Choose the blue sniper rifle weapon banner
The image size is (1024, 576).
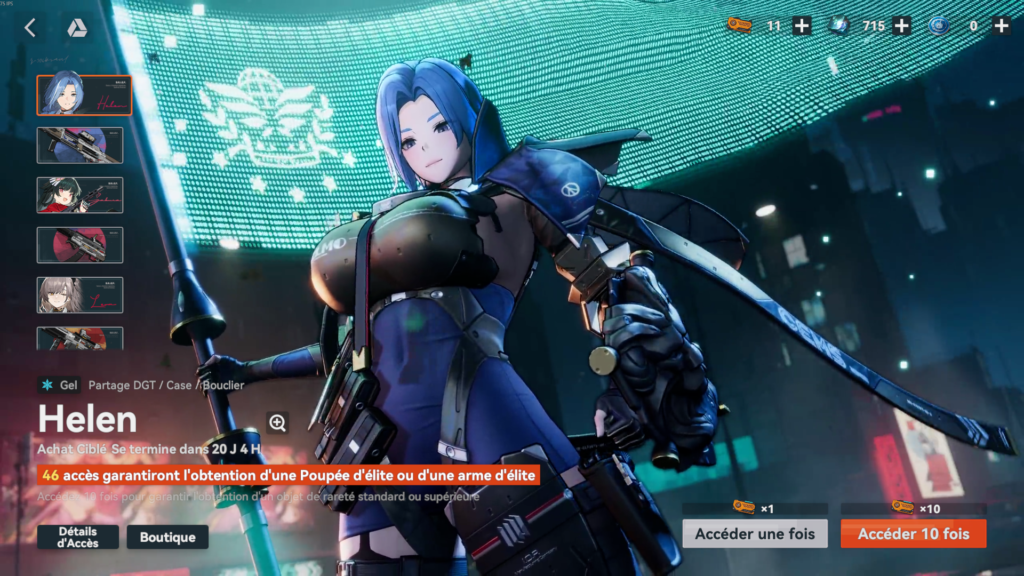click(x=80, y=145)
